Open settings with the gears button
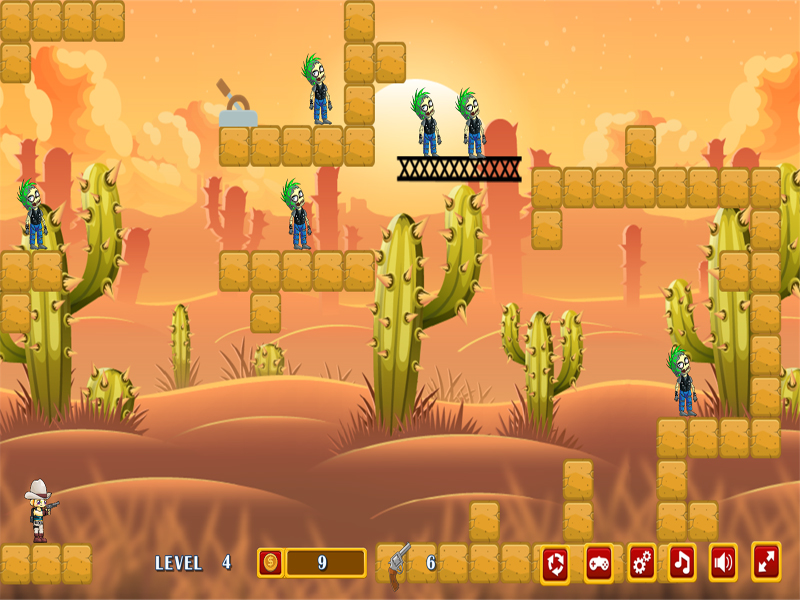 641,563
